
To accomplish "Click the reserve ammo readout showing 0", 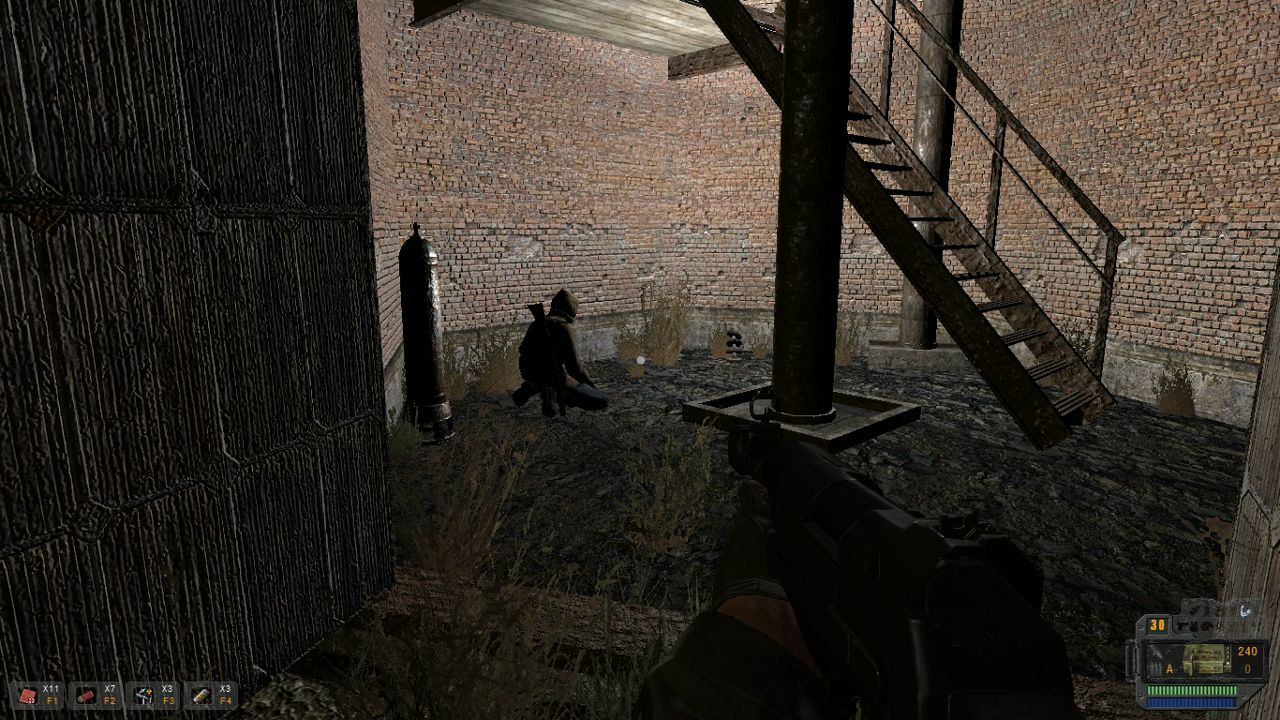I will (1248, 668).
